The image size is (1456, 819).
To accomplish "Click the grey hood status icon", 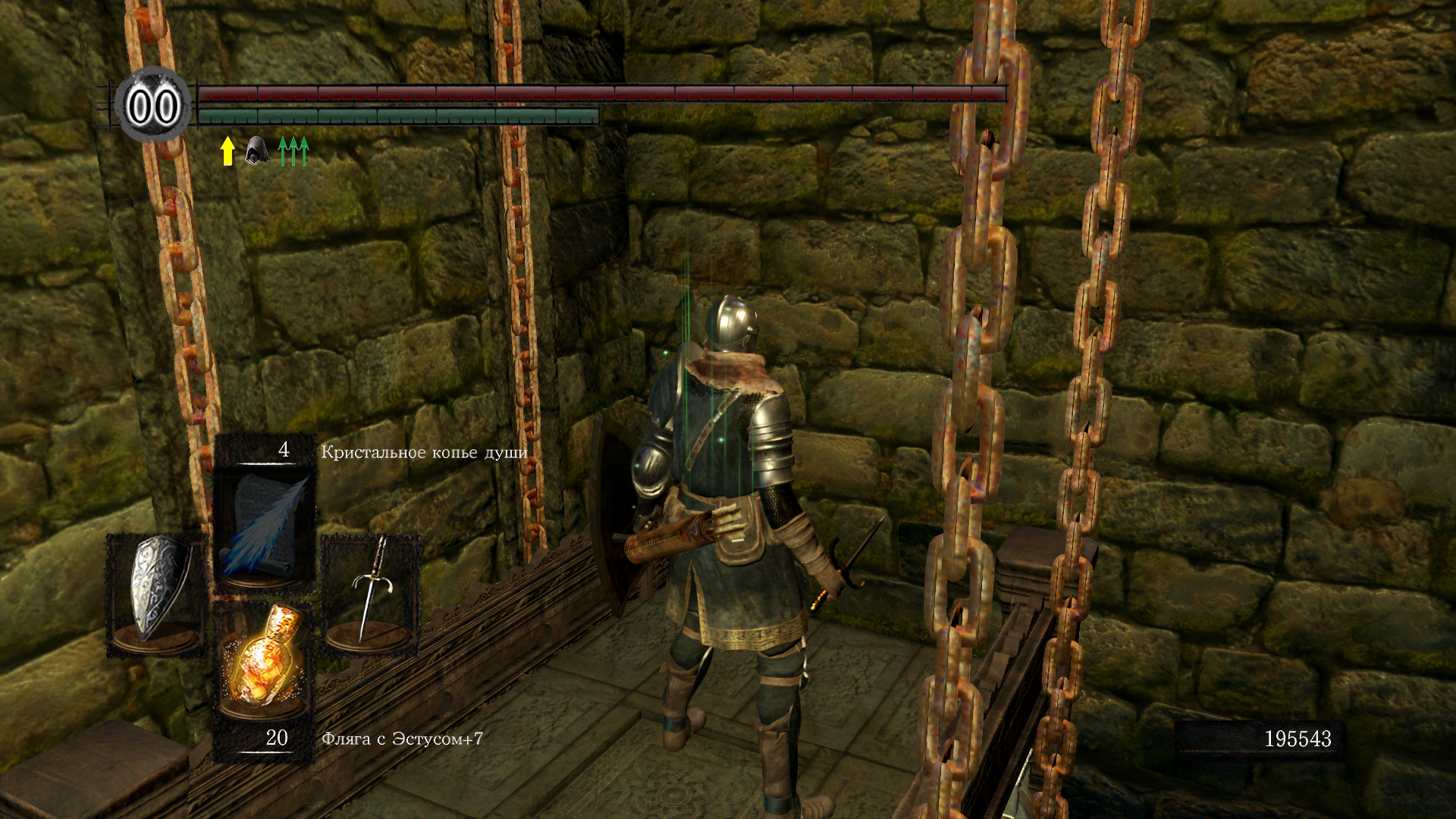I will coord(256,151).
